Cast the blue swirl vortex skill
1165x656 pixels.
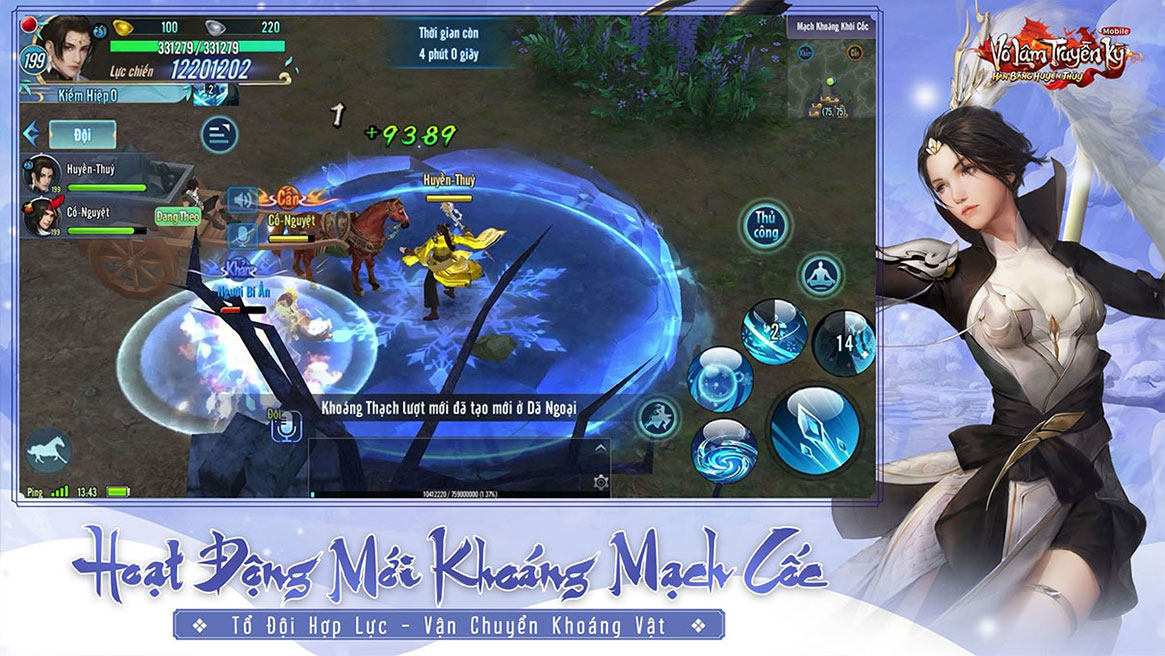coord(723,450)
